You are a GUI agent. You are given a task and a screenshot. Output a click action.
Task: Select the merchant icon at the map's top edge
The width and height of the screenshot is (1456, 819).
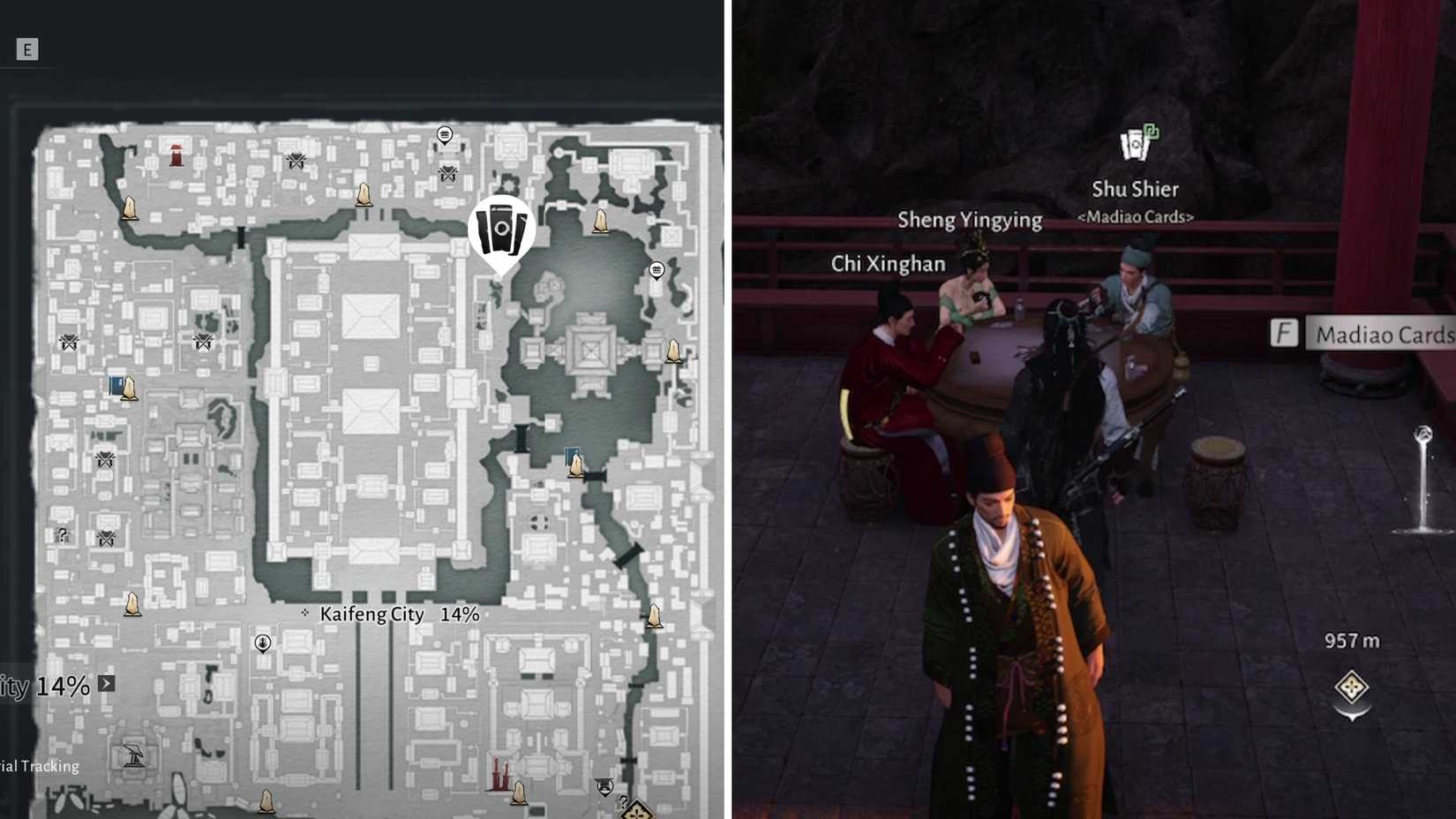[444, 135]
